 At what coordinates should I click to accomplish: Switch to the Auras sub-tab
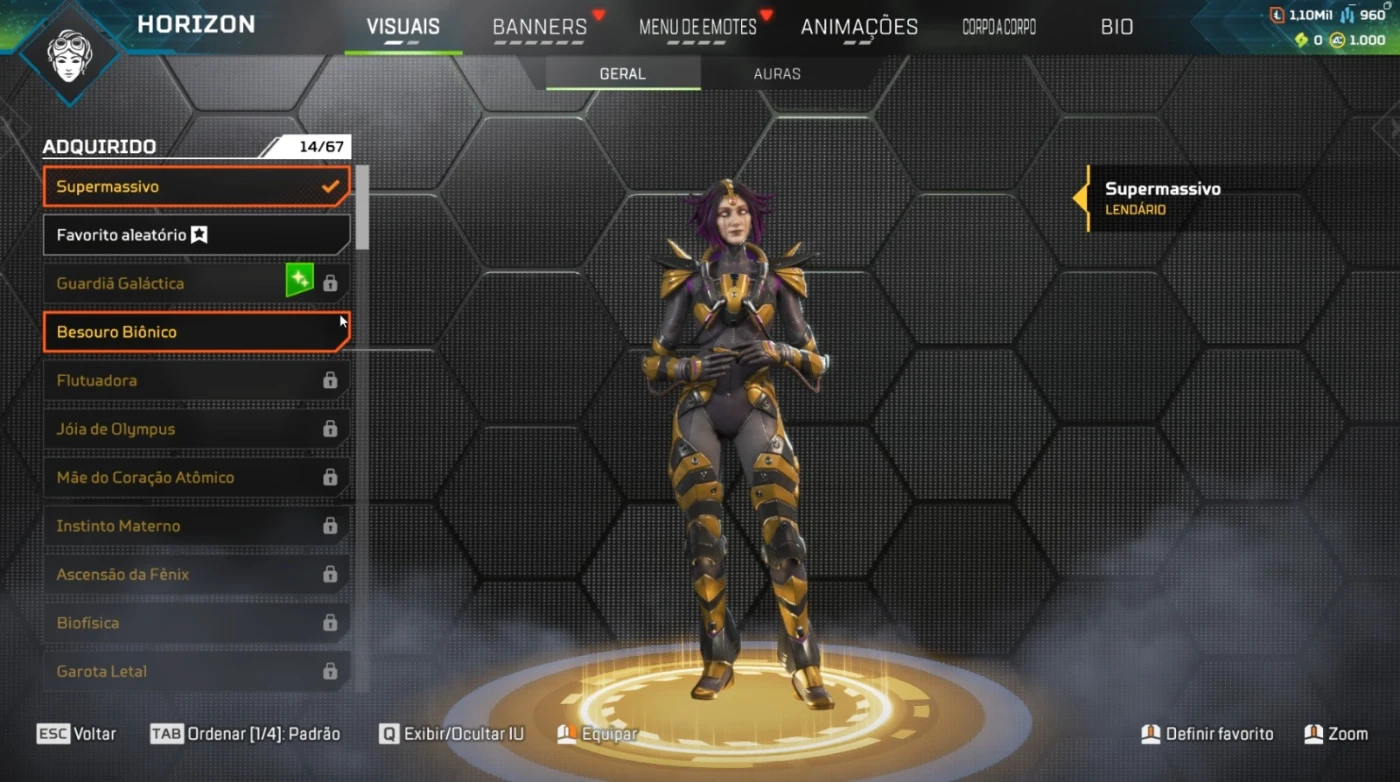(777, 74)
